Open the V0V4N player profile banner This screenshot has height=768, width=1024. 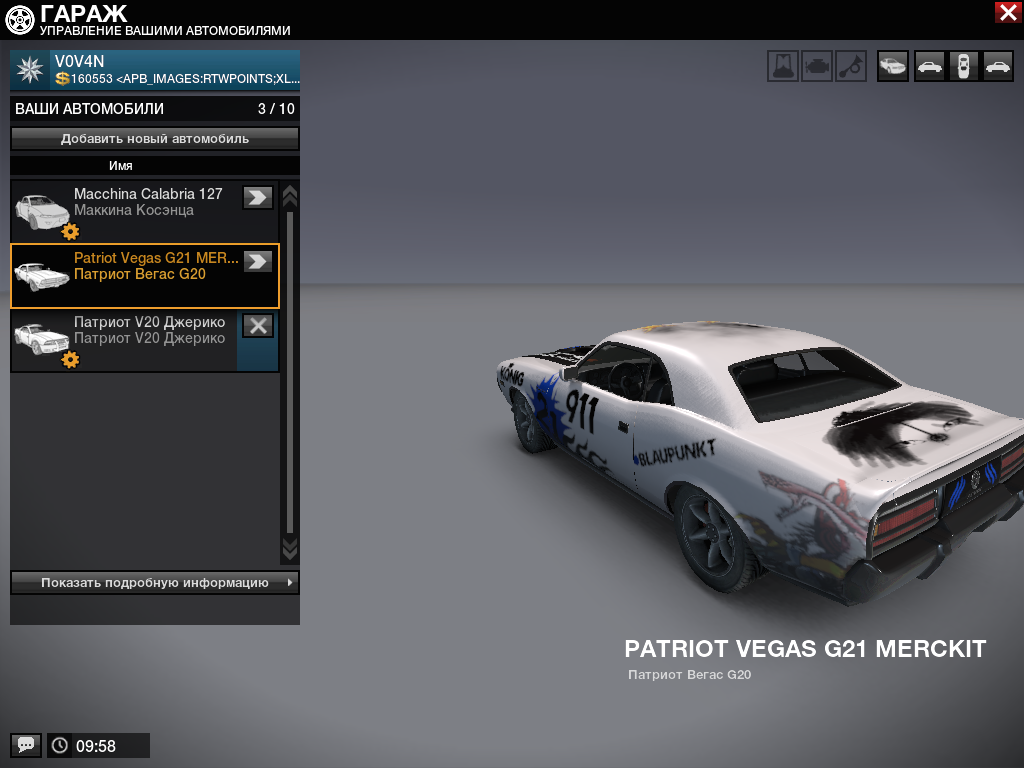click(155, 70)
